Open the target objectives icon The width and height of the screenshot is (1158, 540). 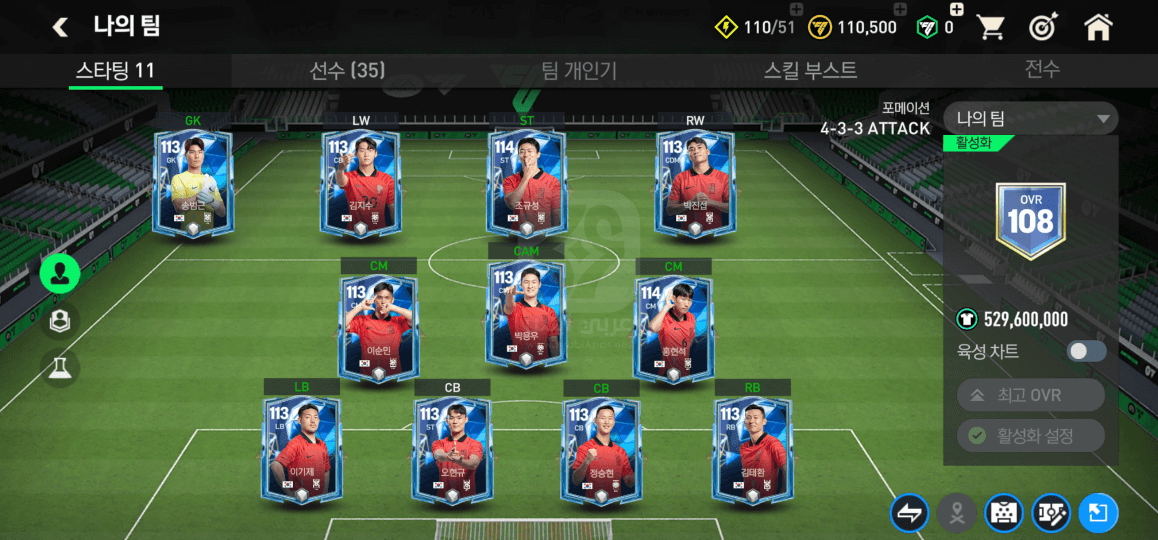[1044, 27]
